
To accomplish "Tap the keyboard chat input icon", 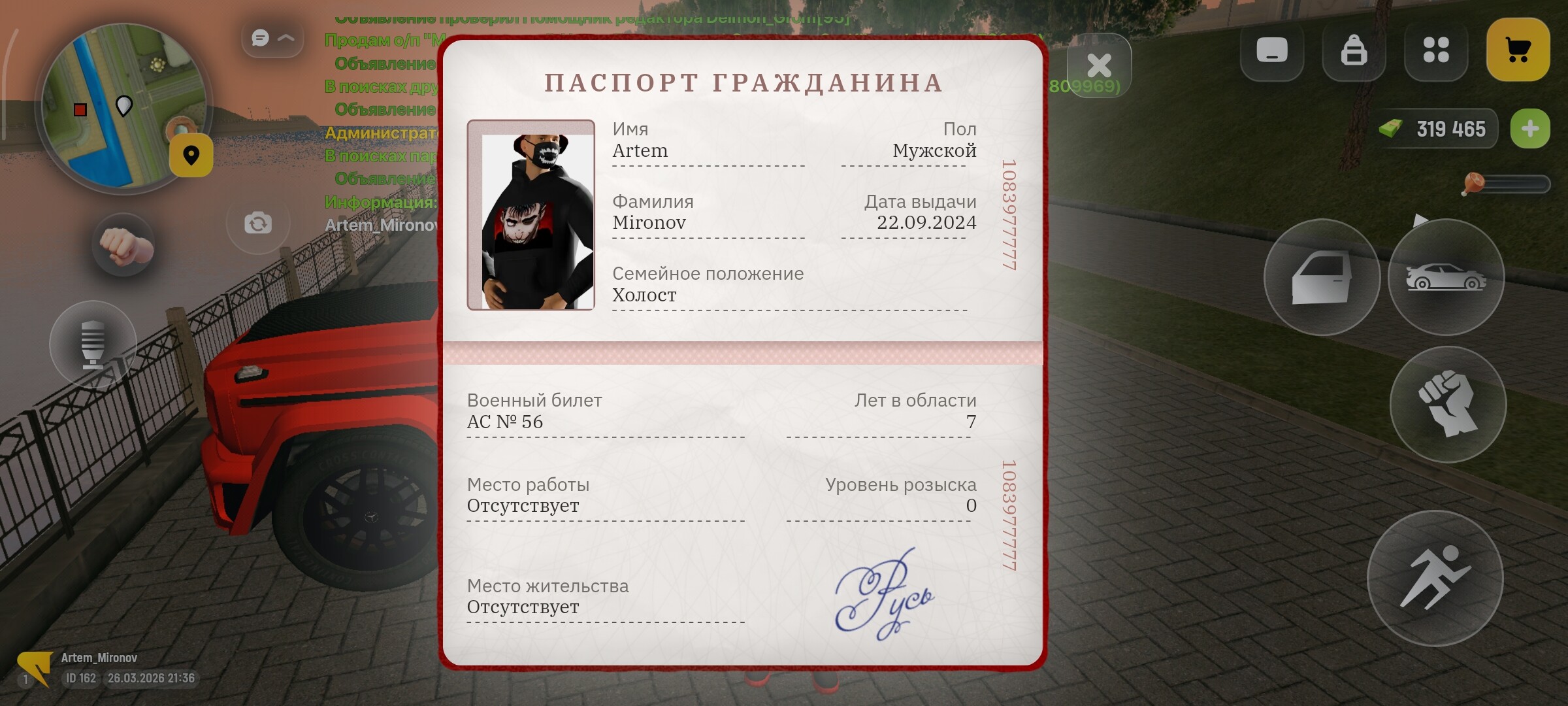I will 1271,50.
